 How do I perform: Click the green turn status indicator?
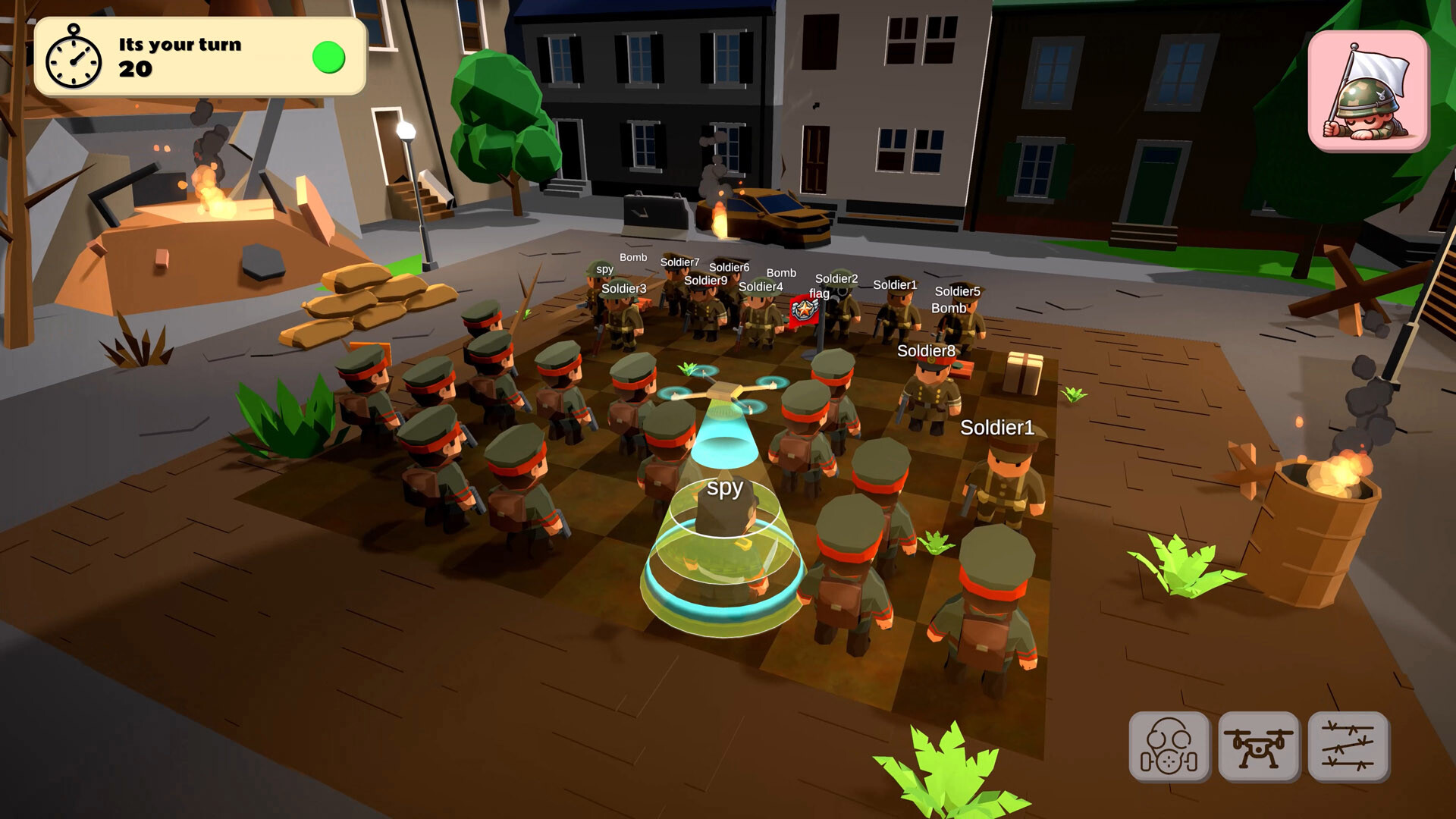coord(328,55)
